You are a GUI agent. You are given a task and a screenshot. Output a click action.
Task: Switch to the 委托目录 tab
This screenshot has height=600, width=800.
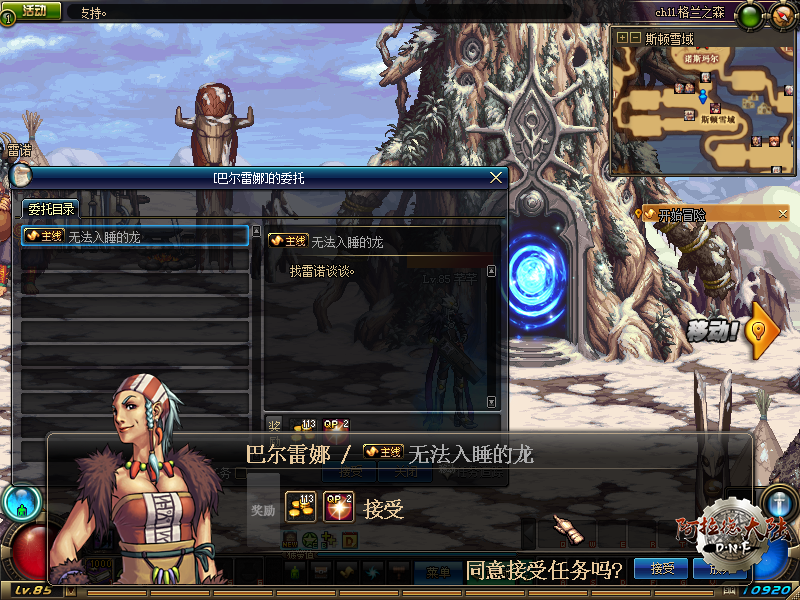click(50, 209)
